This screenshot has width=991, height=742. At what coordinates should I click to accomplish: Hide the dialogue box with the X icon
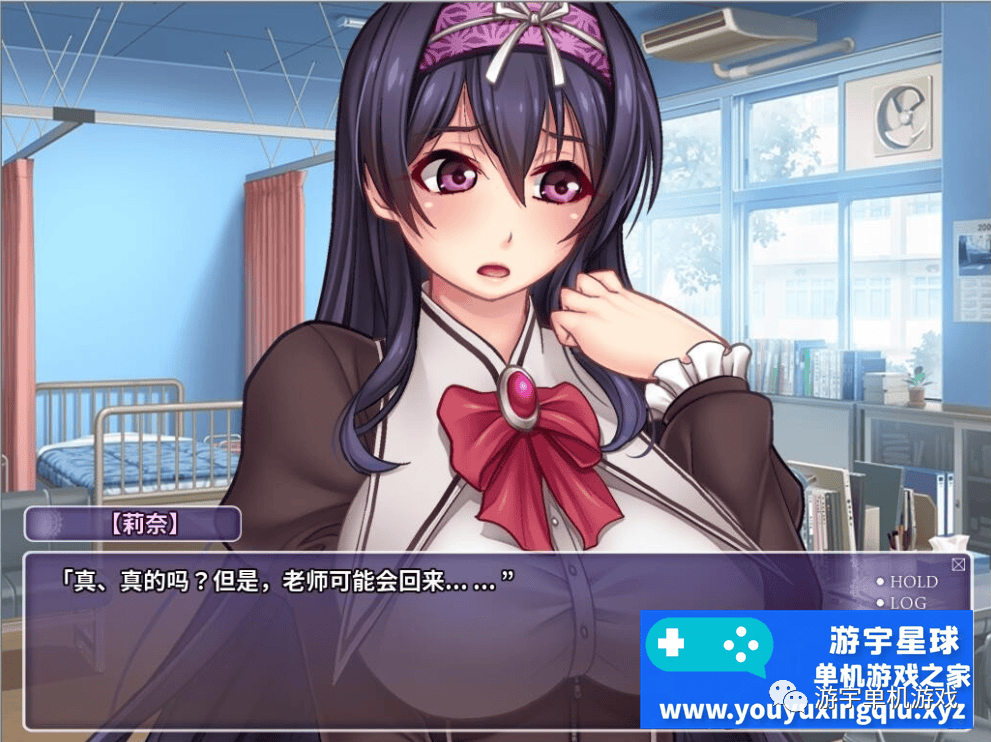tap(958, 565)
